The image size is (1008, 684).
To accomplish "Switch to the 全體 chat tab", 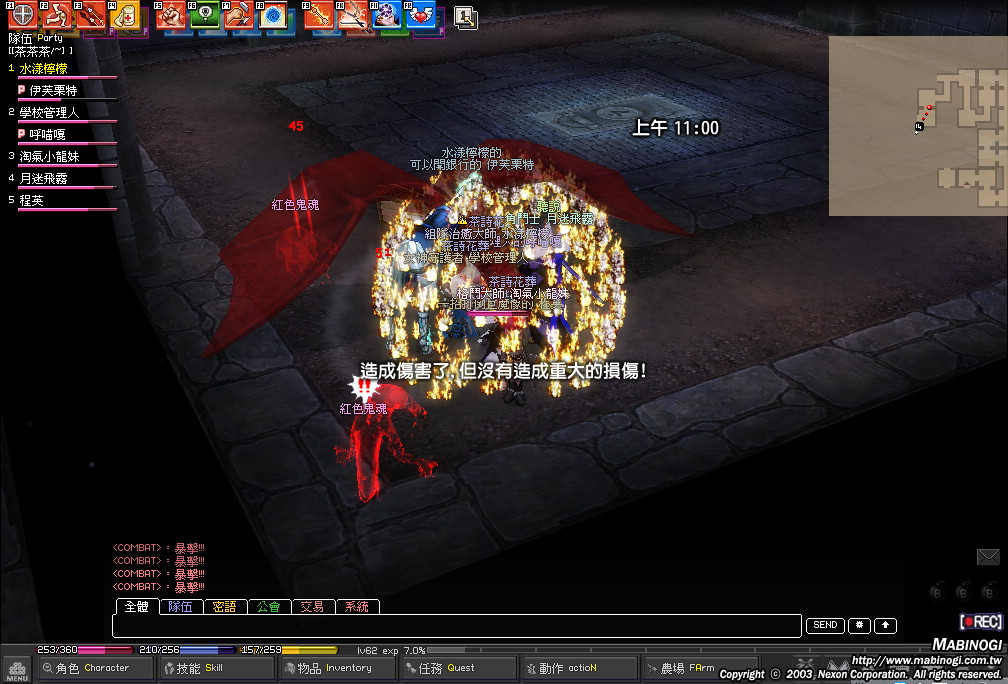I will coord(135,607).
